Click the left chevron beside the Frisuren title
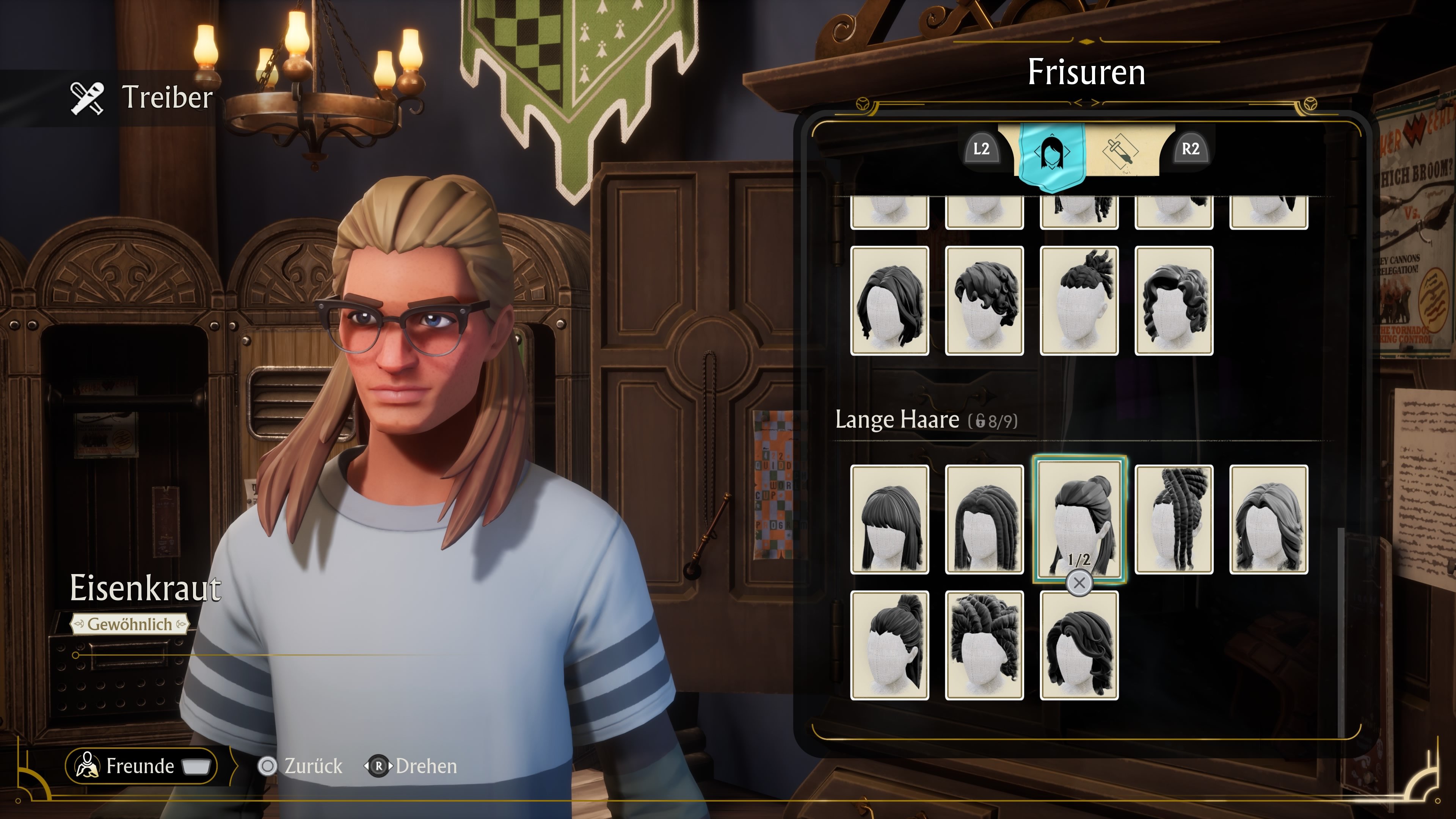Screen dimensions: 1456x819 [1077, 103]
